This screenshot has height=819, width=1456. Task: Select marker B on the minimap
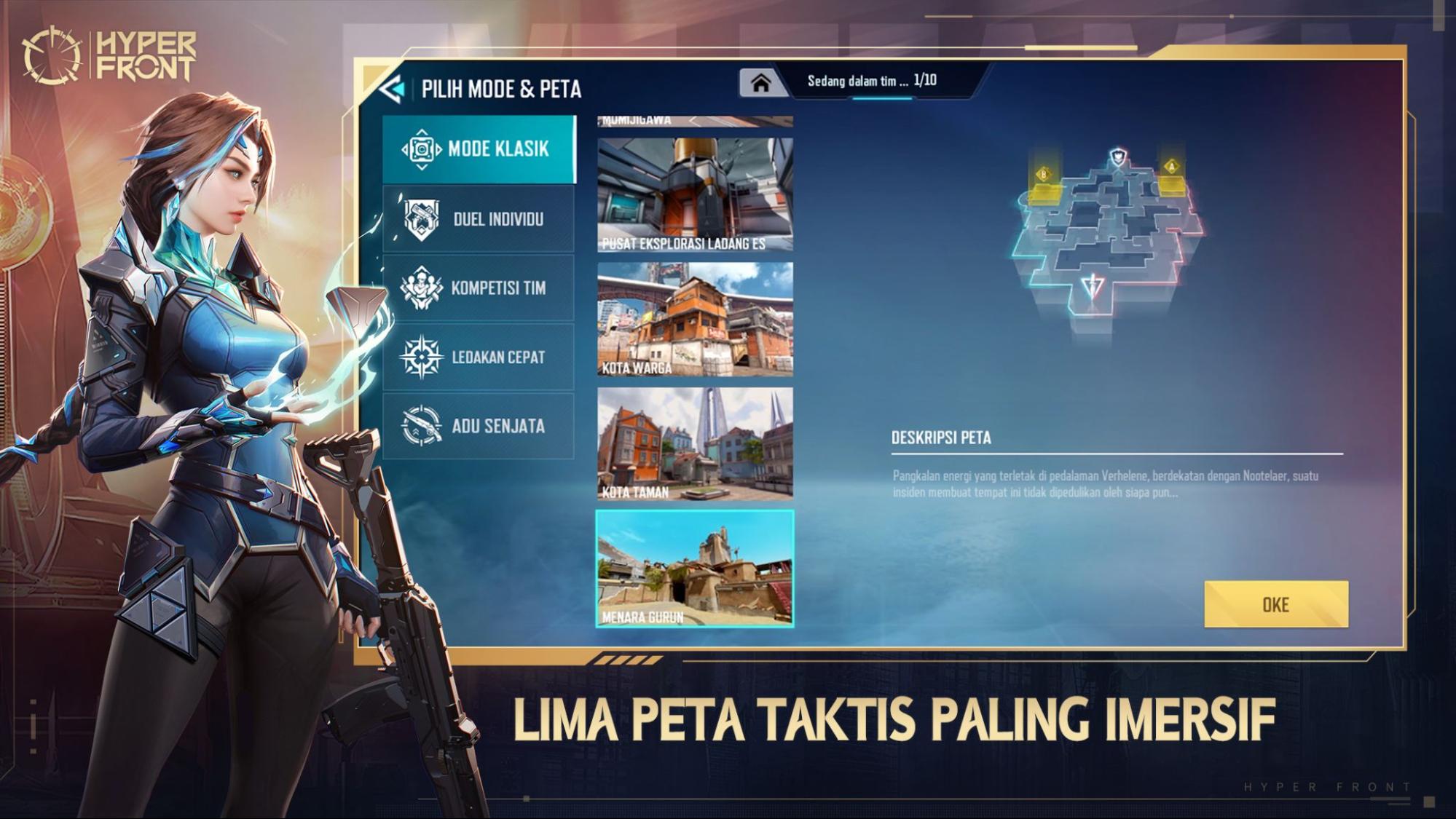[1044, 174]
